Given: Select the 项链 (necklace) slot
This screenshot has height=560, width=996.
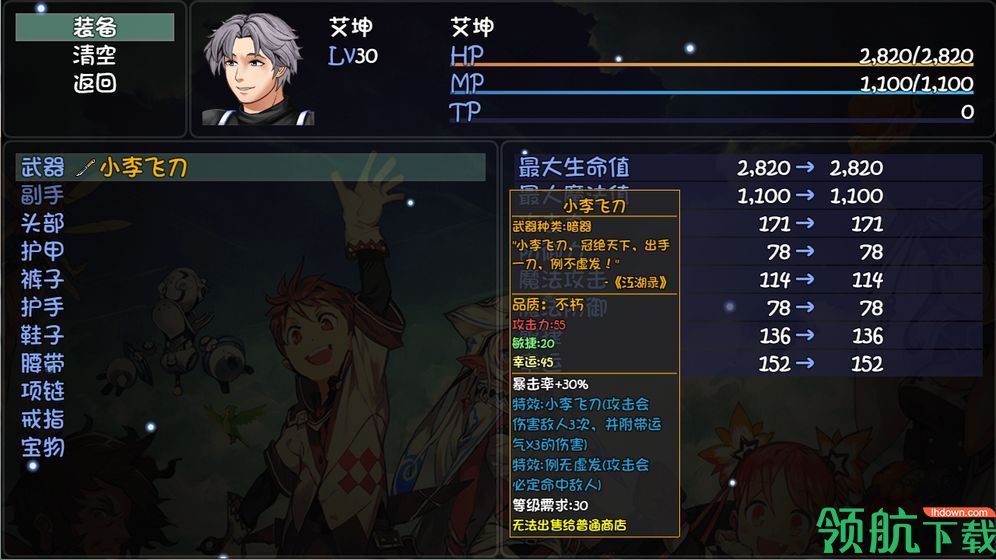Looking at the screenshot, I should [43, 391].
